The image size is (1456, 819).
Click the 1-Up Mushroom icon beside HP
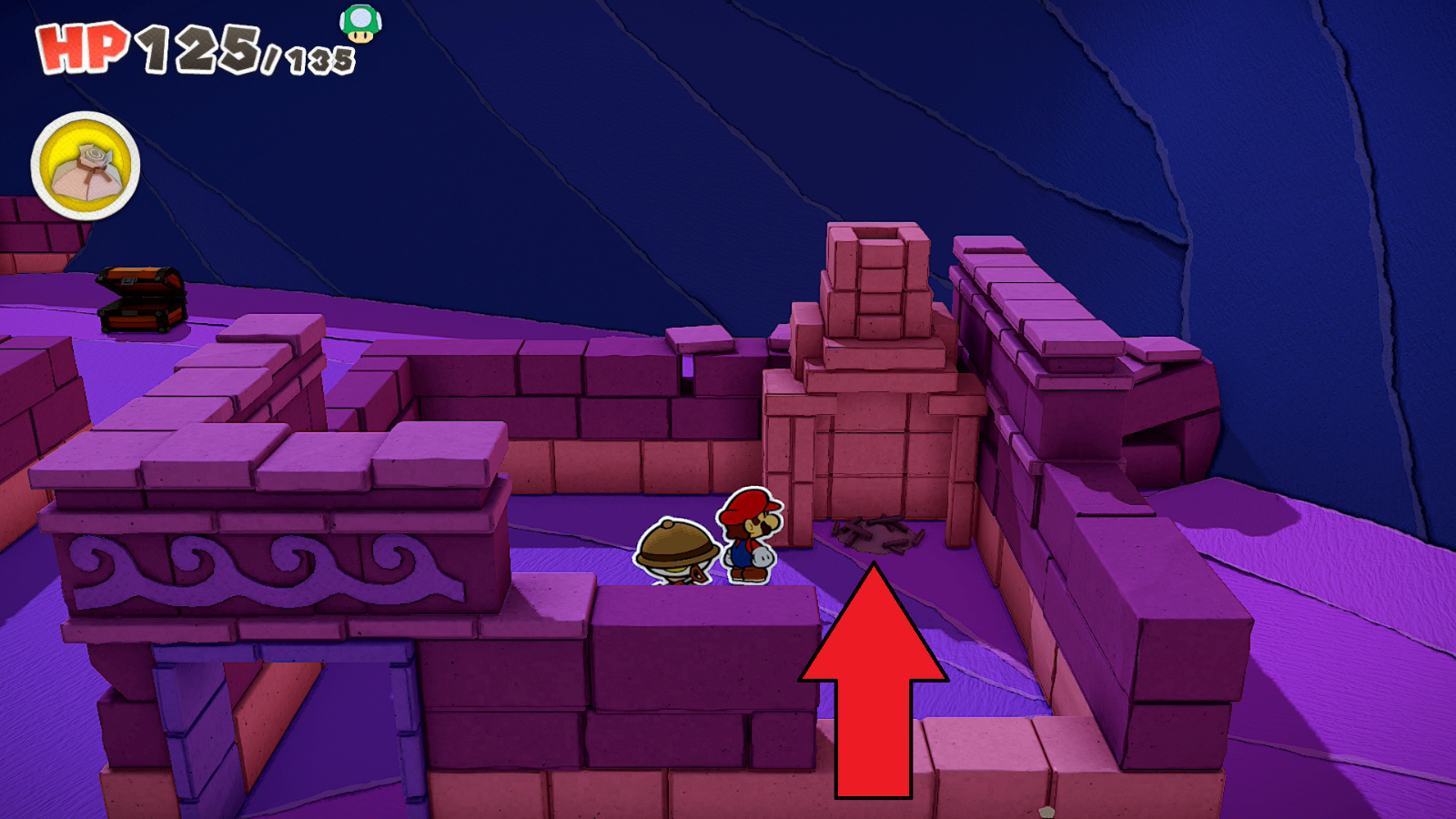tap(359, 26)
